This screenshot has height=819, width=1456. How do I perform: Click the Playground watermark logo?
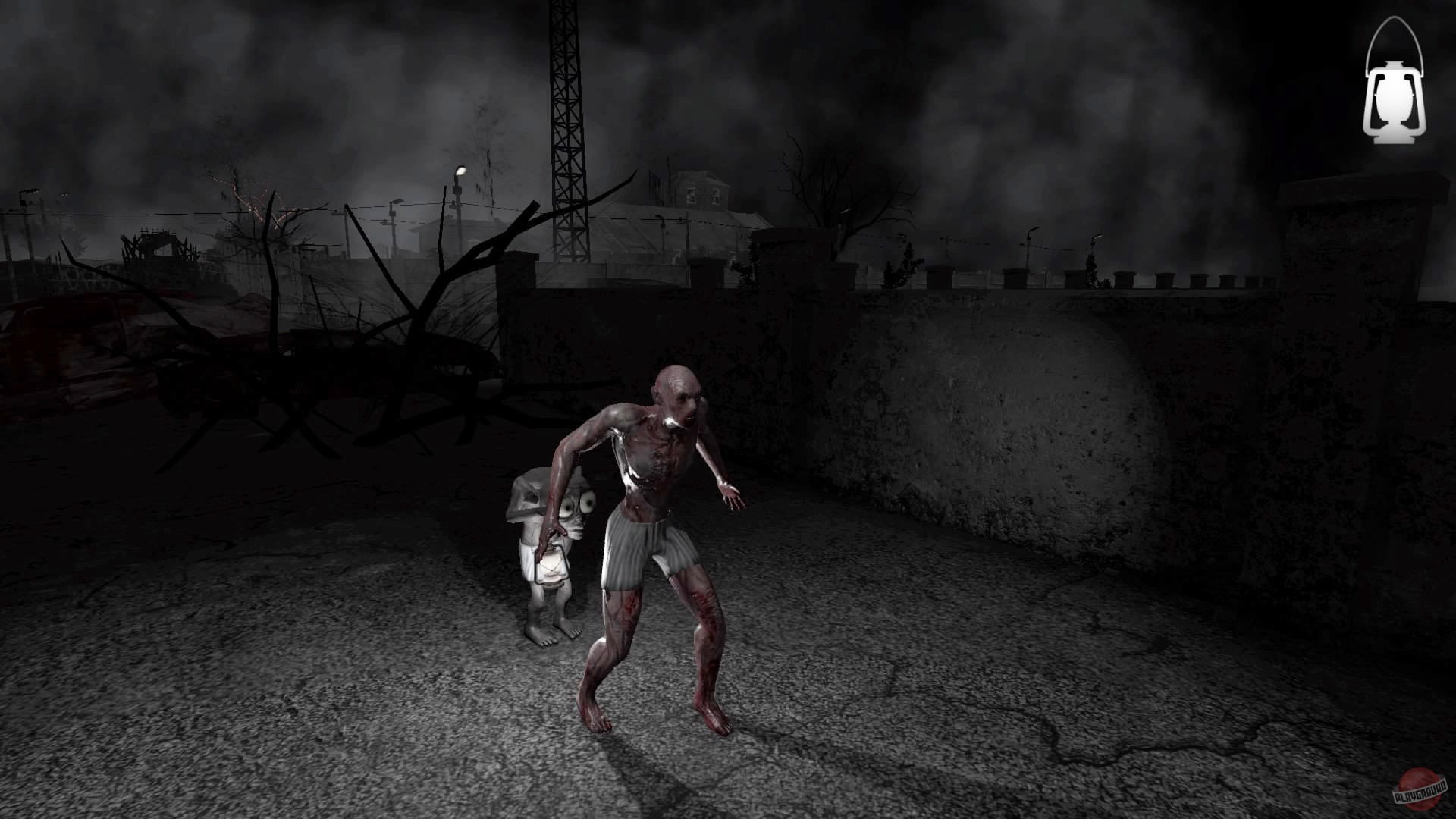coord(1418,789)
